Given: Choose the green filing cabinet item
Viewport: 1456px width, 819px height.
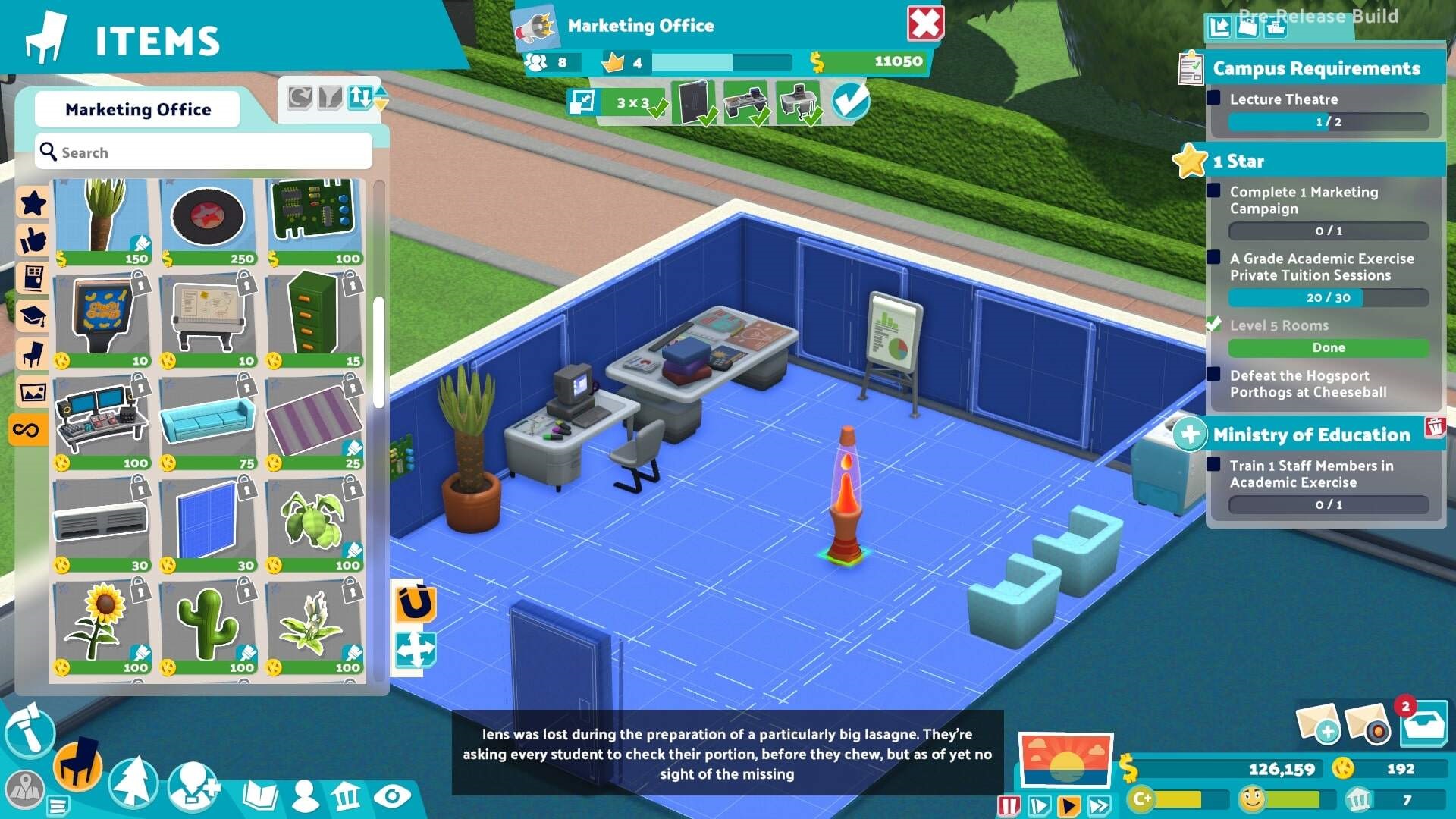Looking at the screenshot, I should pos(315,318).
